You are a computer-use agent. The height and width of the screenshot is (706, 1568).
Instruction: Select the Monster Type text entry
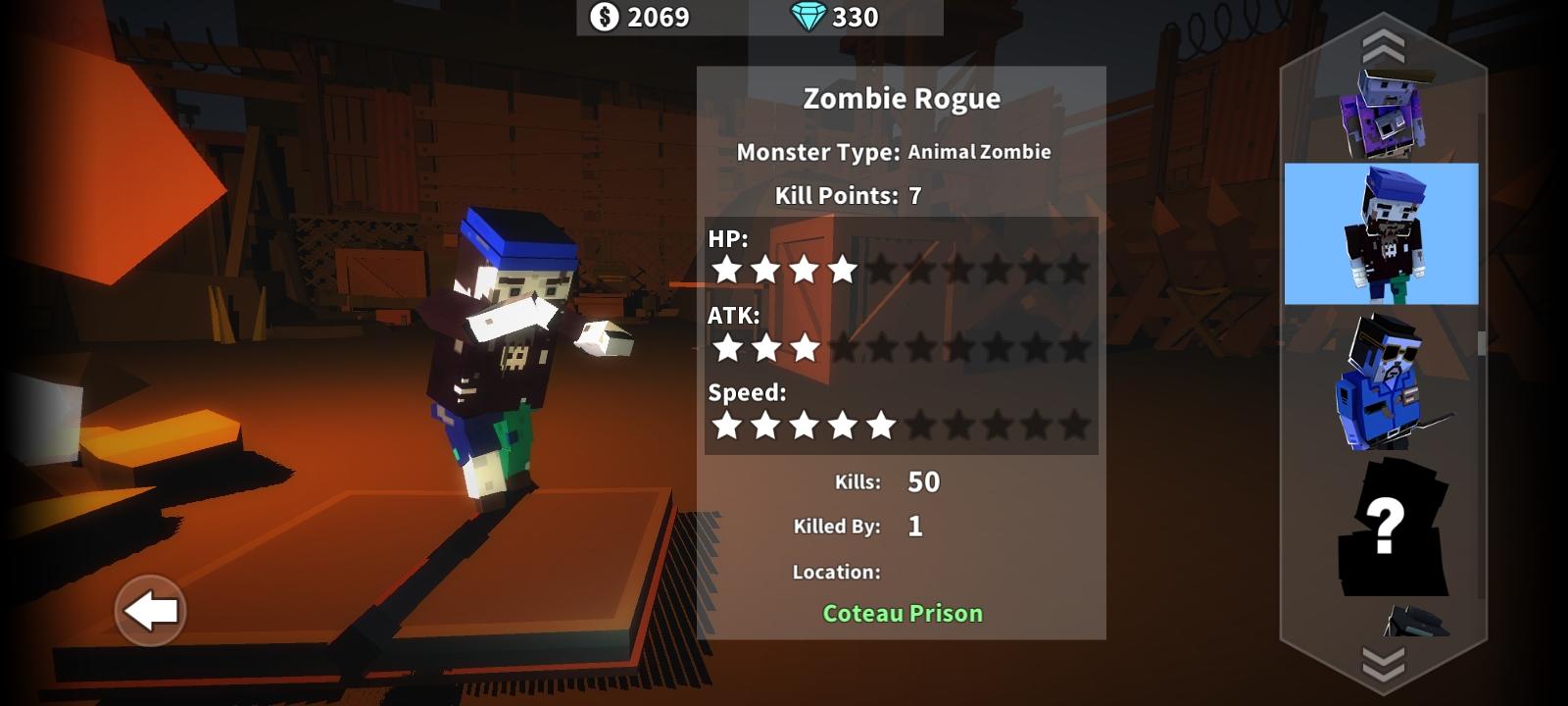coord(895,152)
